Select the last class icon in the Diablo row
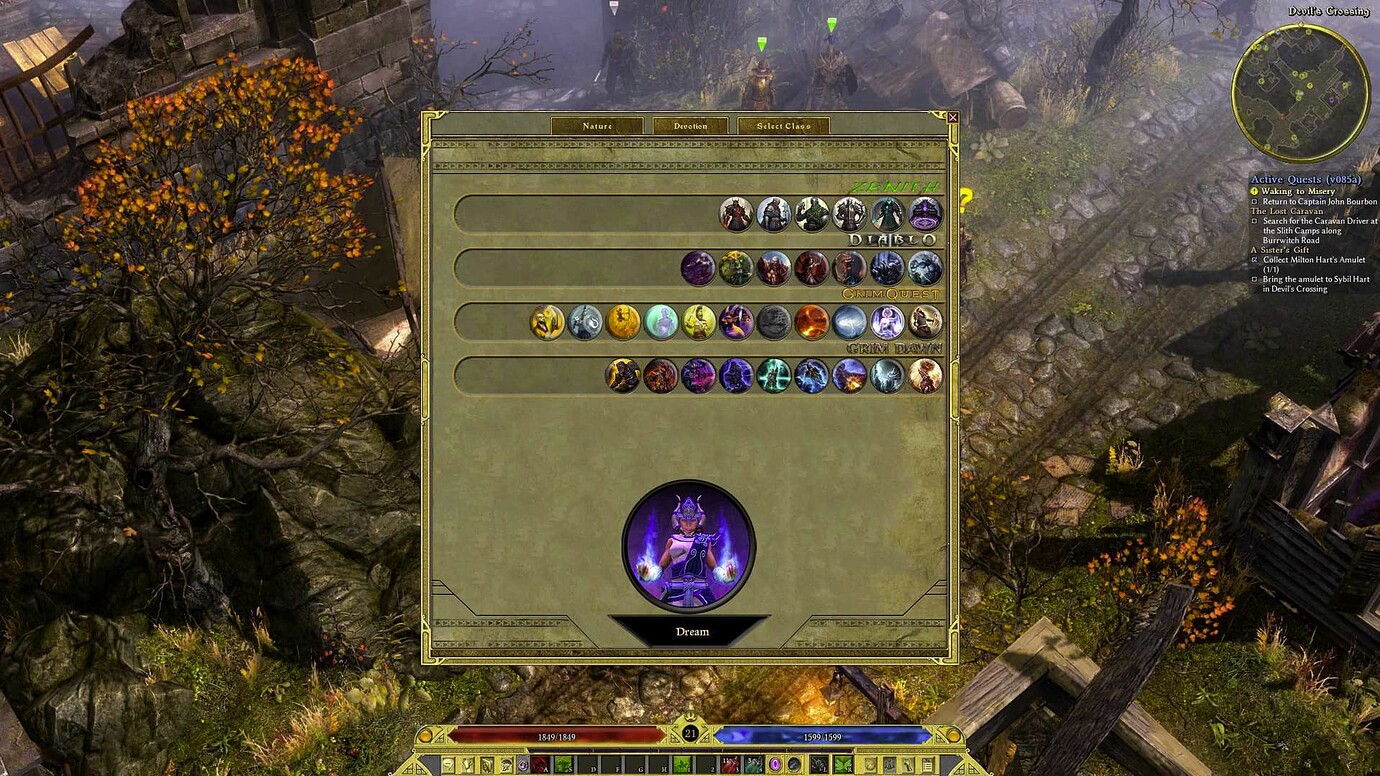1380x776 pixels. pos(925,268)
